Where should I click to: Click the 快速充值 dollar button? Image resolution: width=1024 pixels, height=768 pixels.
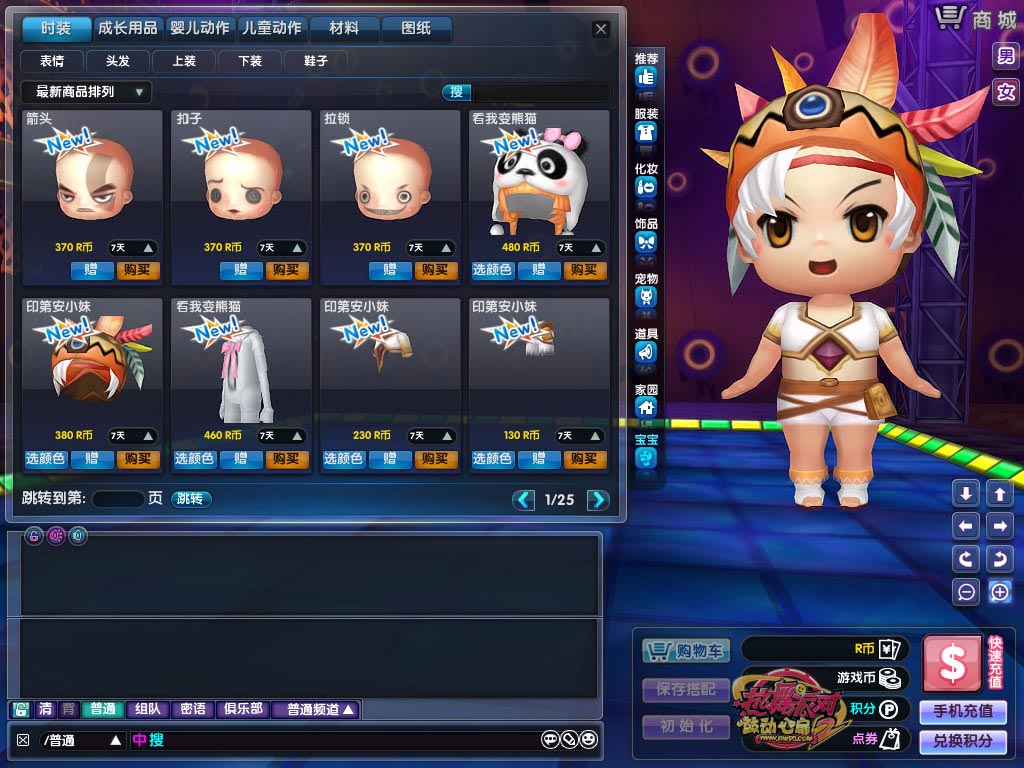tap(952, 662)
